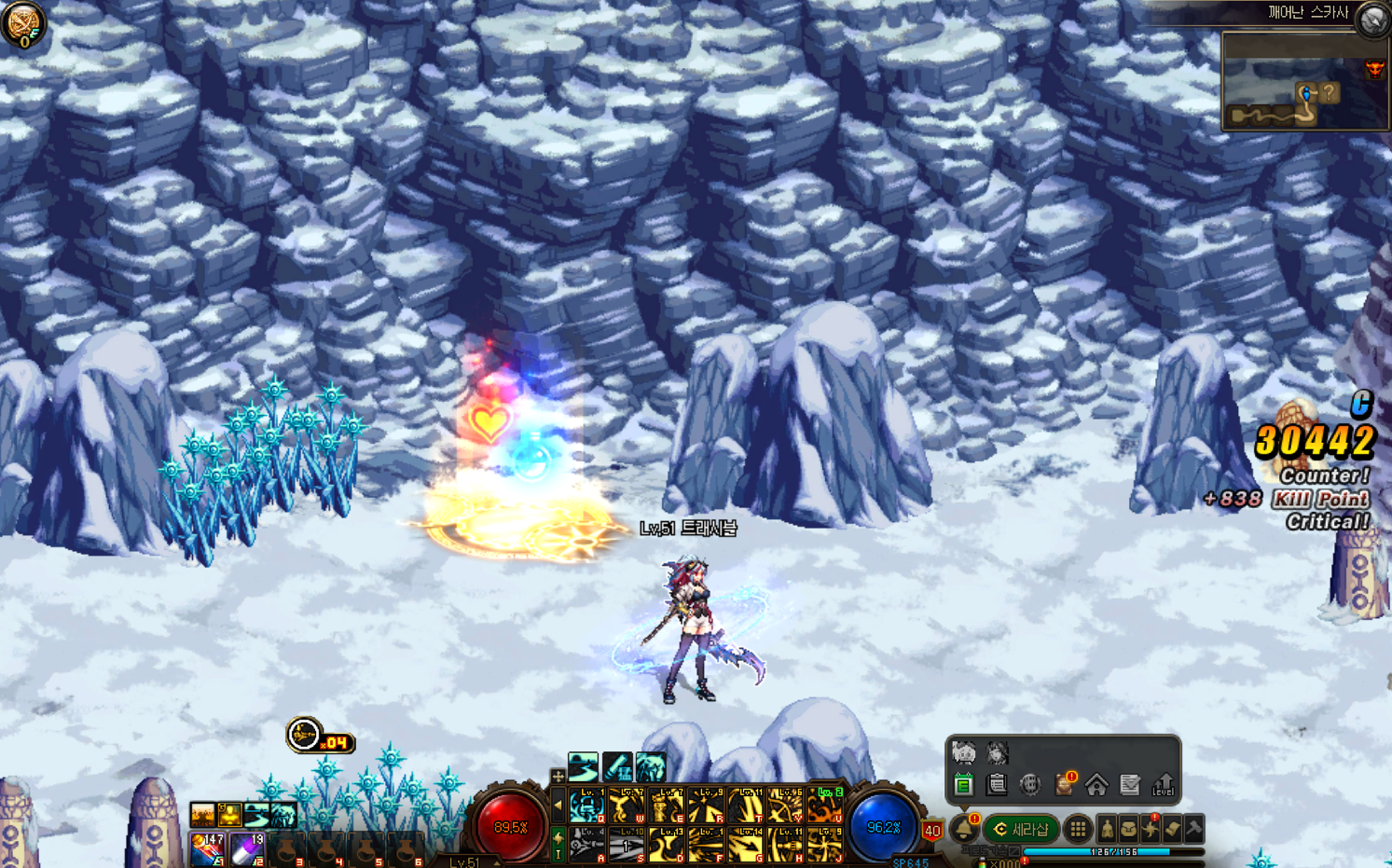Open the grid menu button
The height and width of the screenshot is (868, 1392).
(1078, 829)
